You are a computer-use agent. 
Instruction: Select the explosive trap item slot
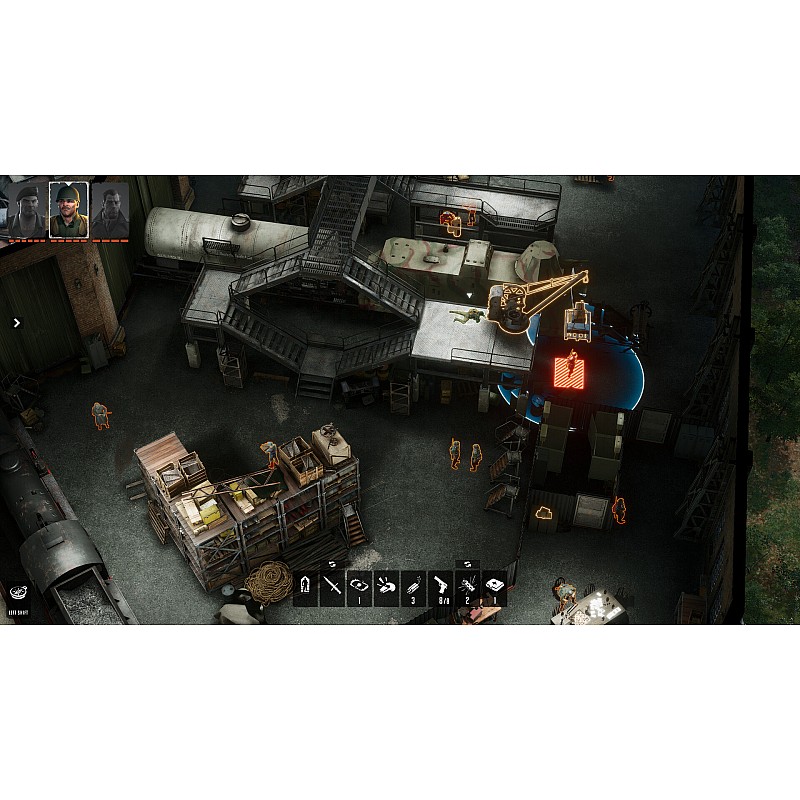point(467,587)
